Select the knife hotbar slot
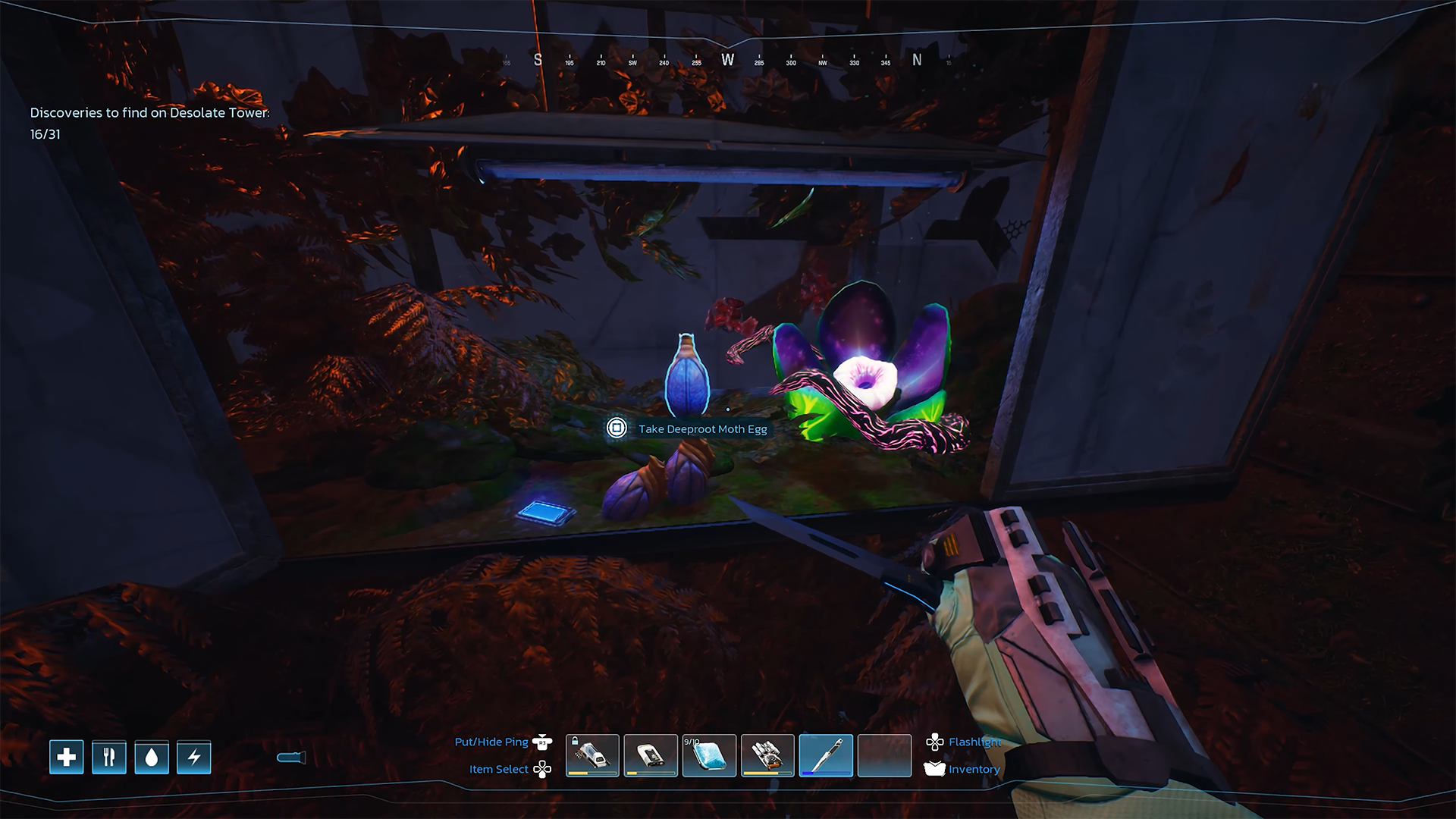The width and height of the screenshot is (1456, 819). click(x=826, y=755)
